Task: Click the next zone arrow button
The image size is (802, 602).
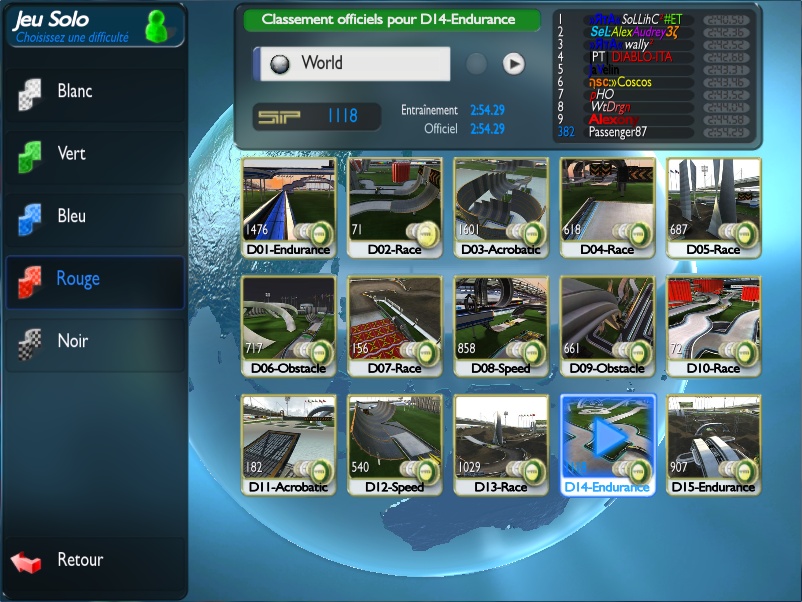Action: (x=513, y=63)
